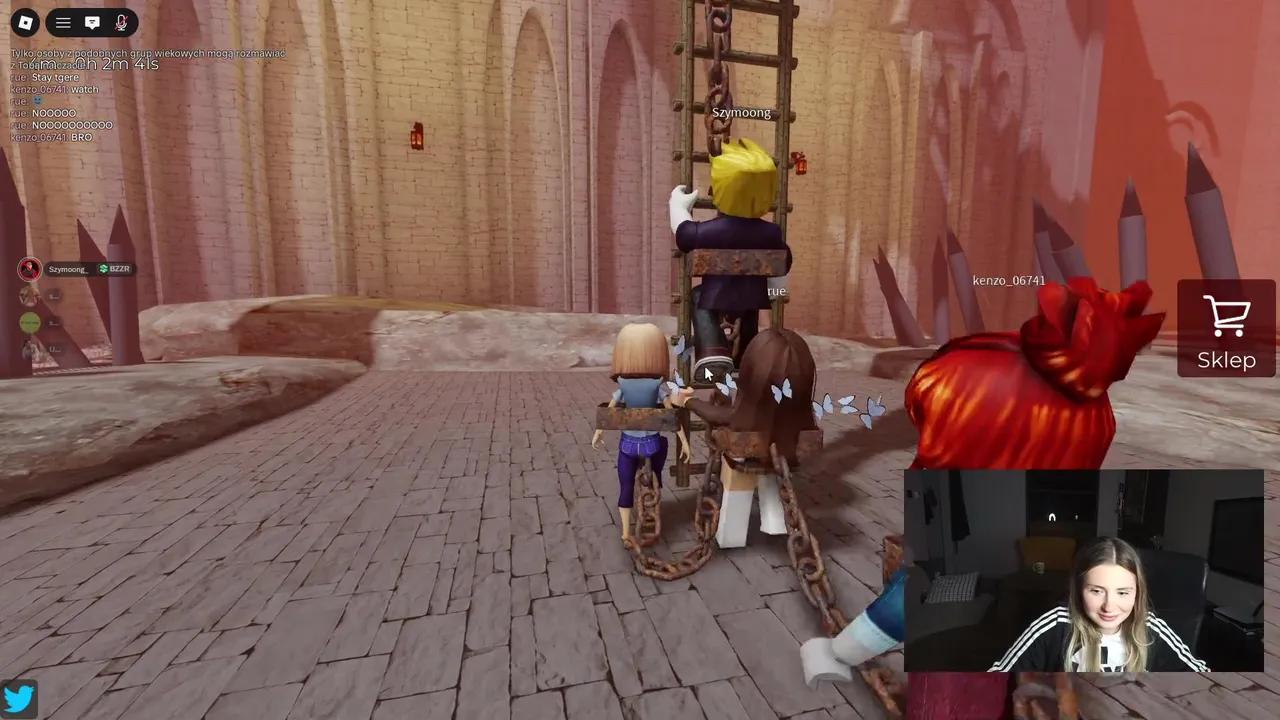Select the fourth player in leaderboard
Viewport: 1280px width, 720px height.
click(30, 348)
